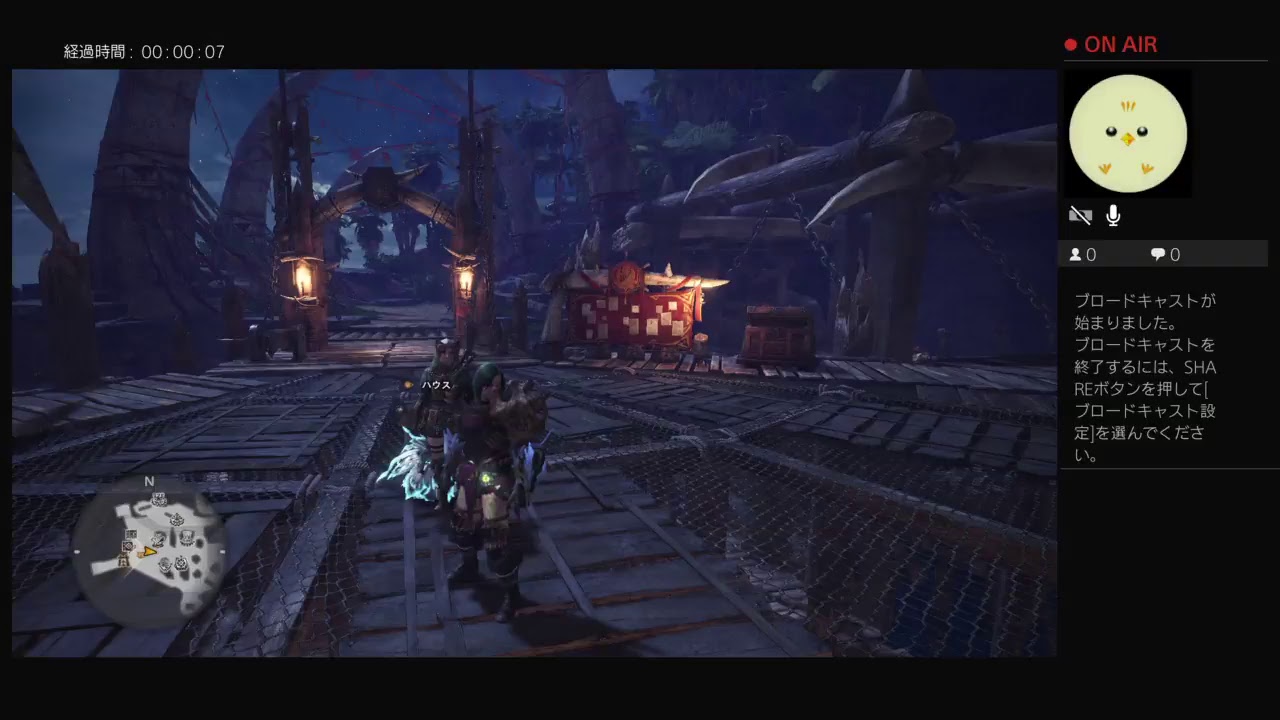
Task: Show the broadcast comments count
Action: pos(1165,255)
